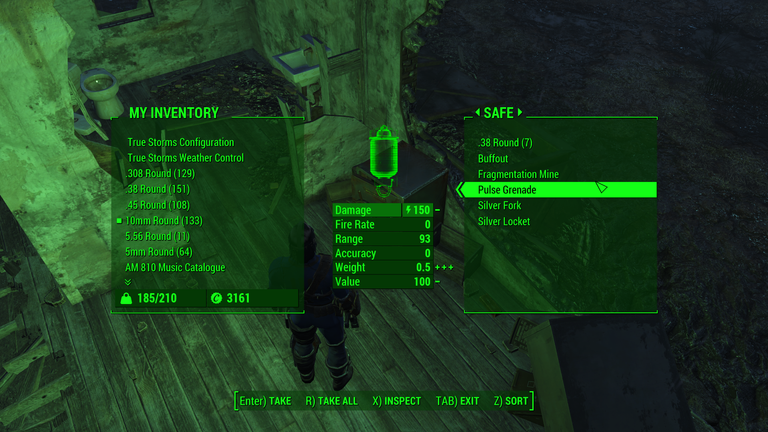Screen dimensions: 768x432
Task: Click the right arrow beside SAFE header
Action: (520, 113)
